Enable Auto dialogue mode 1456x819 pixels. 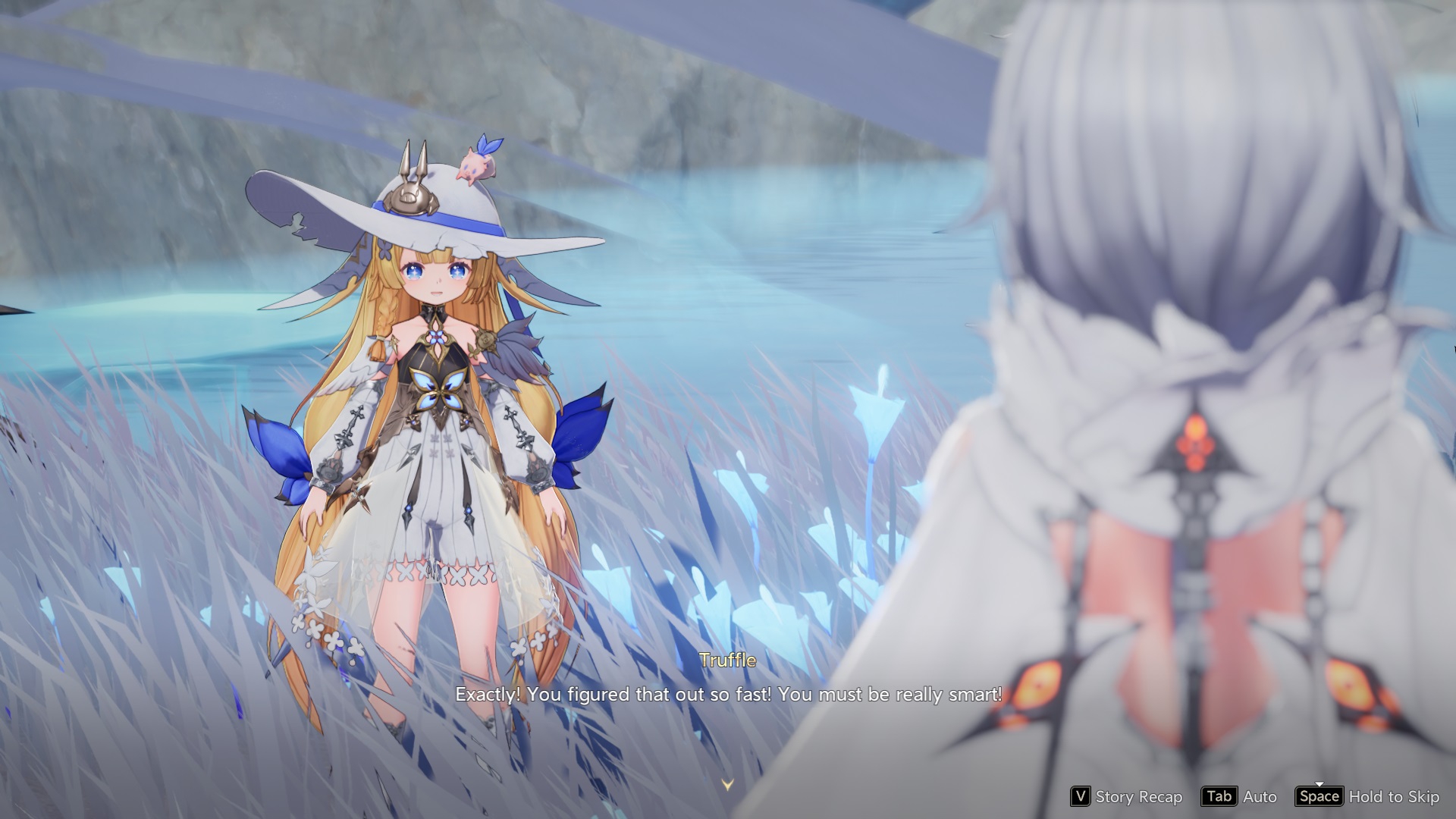click(1259, 797)
